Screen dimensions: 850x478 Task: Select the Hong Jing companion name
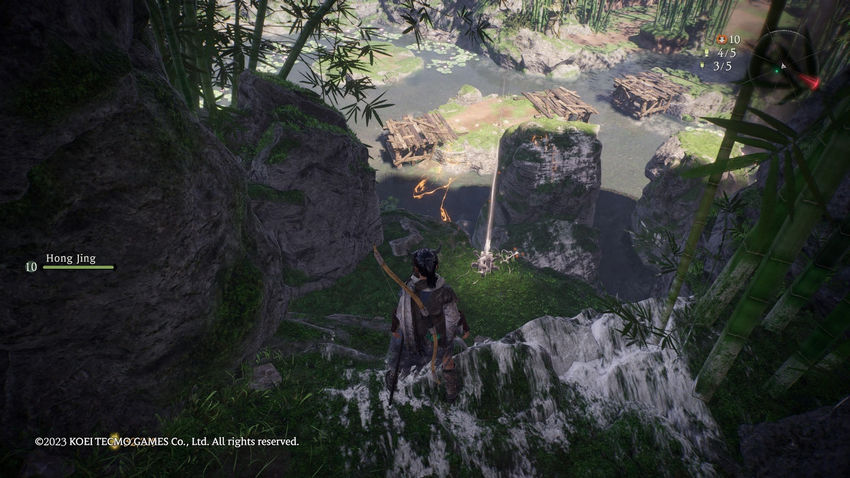(71, 258)
